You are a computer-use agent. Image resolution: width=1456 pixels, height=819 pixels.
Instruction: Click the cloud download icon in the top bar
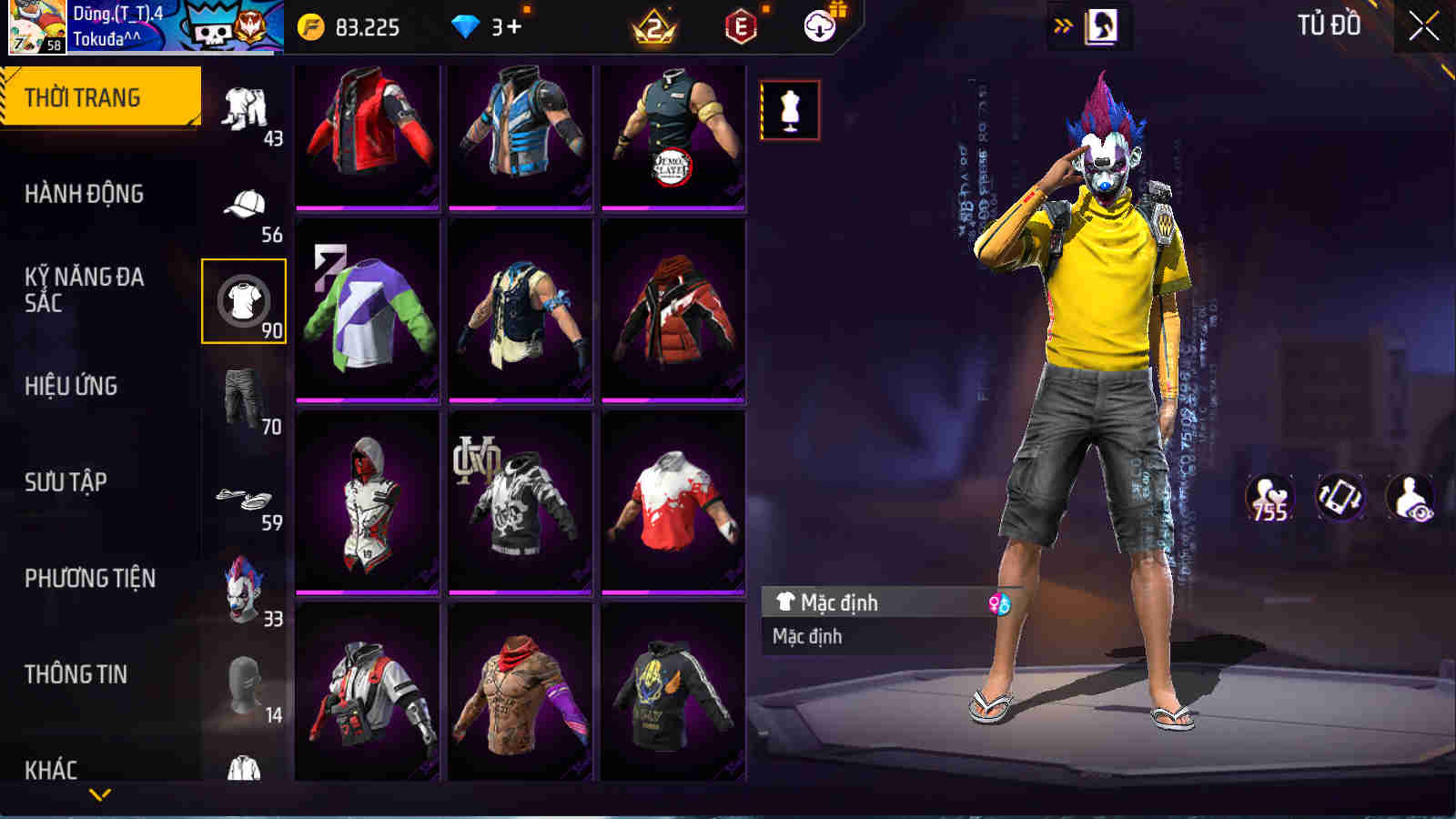[821, 26]
